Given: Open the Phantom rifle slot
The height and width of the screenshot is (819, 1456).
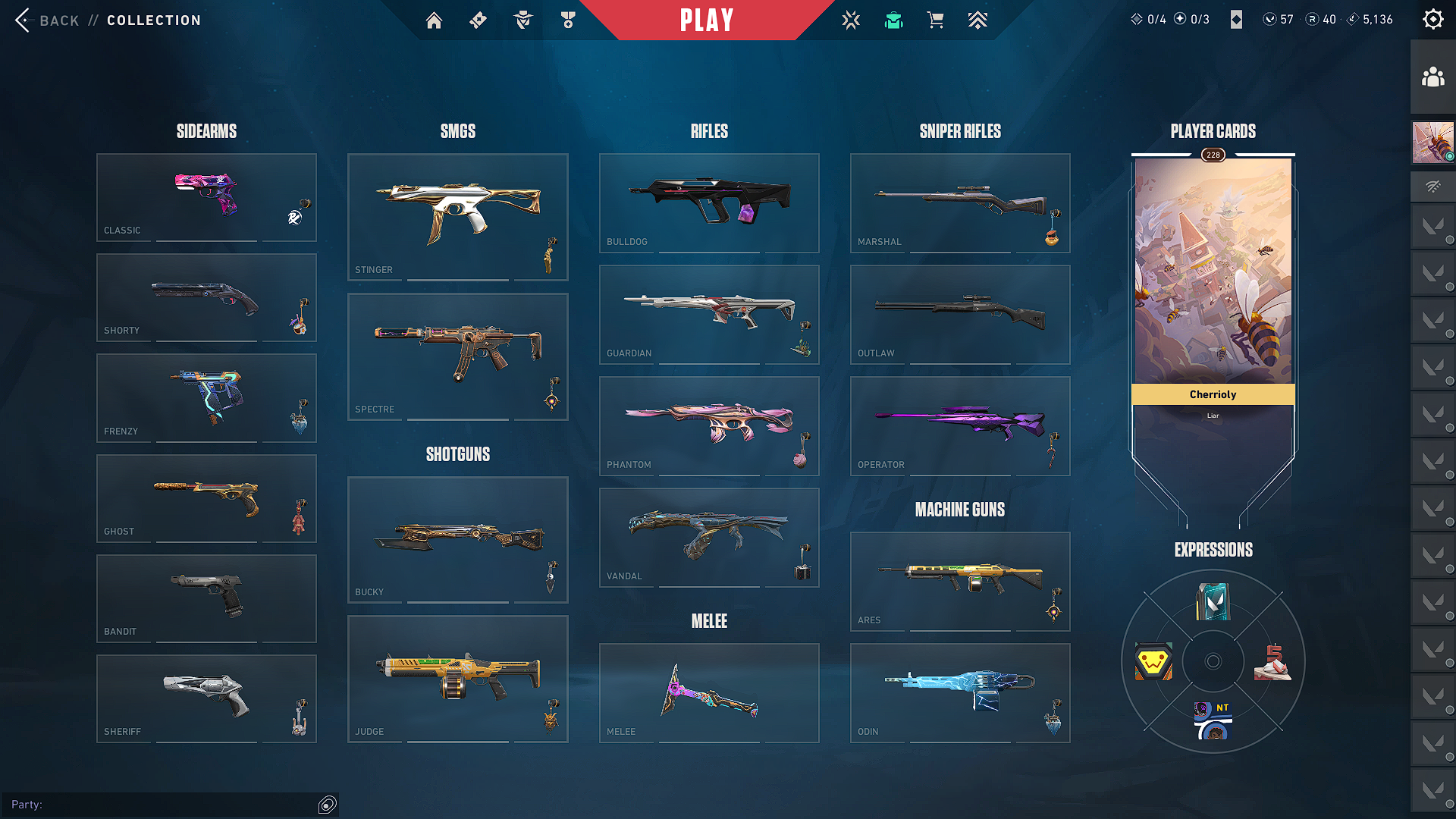Looking at the screenshot, I should click(x=709, y=425).
